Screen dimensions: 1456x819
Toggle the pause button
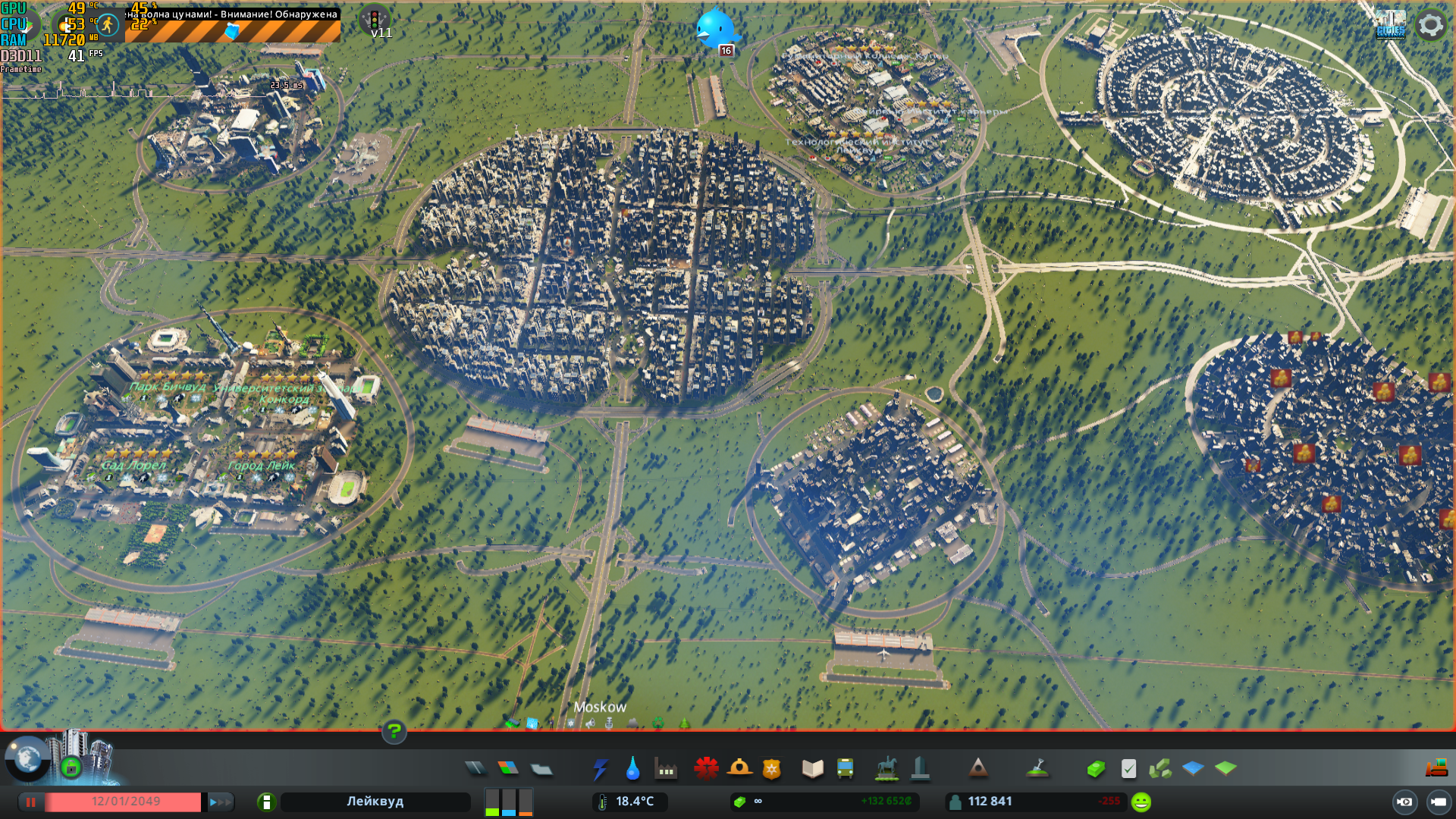tap(31, 802)
